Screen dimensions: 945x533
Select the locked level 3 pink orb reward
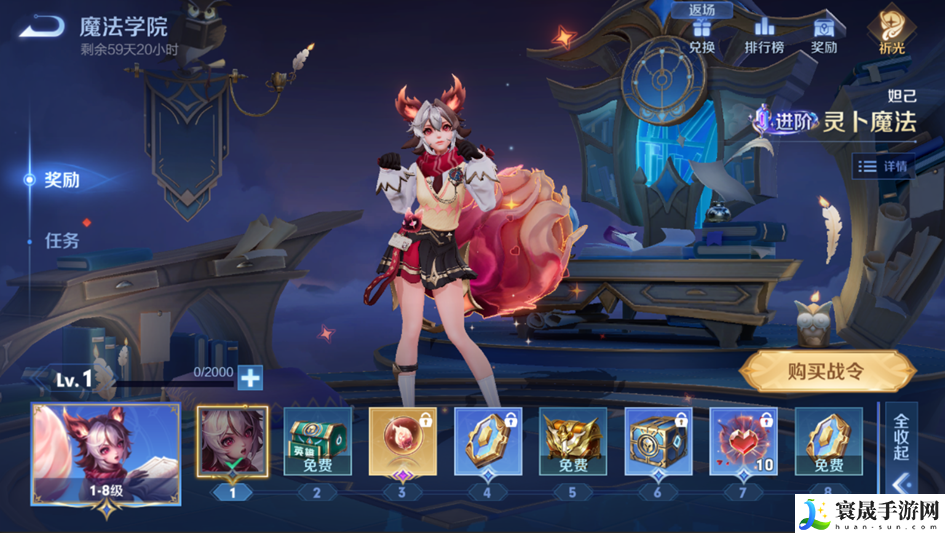[402, 441]
